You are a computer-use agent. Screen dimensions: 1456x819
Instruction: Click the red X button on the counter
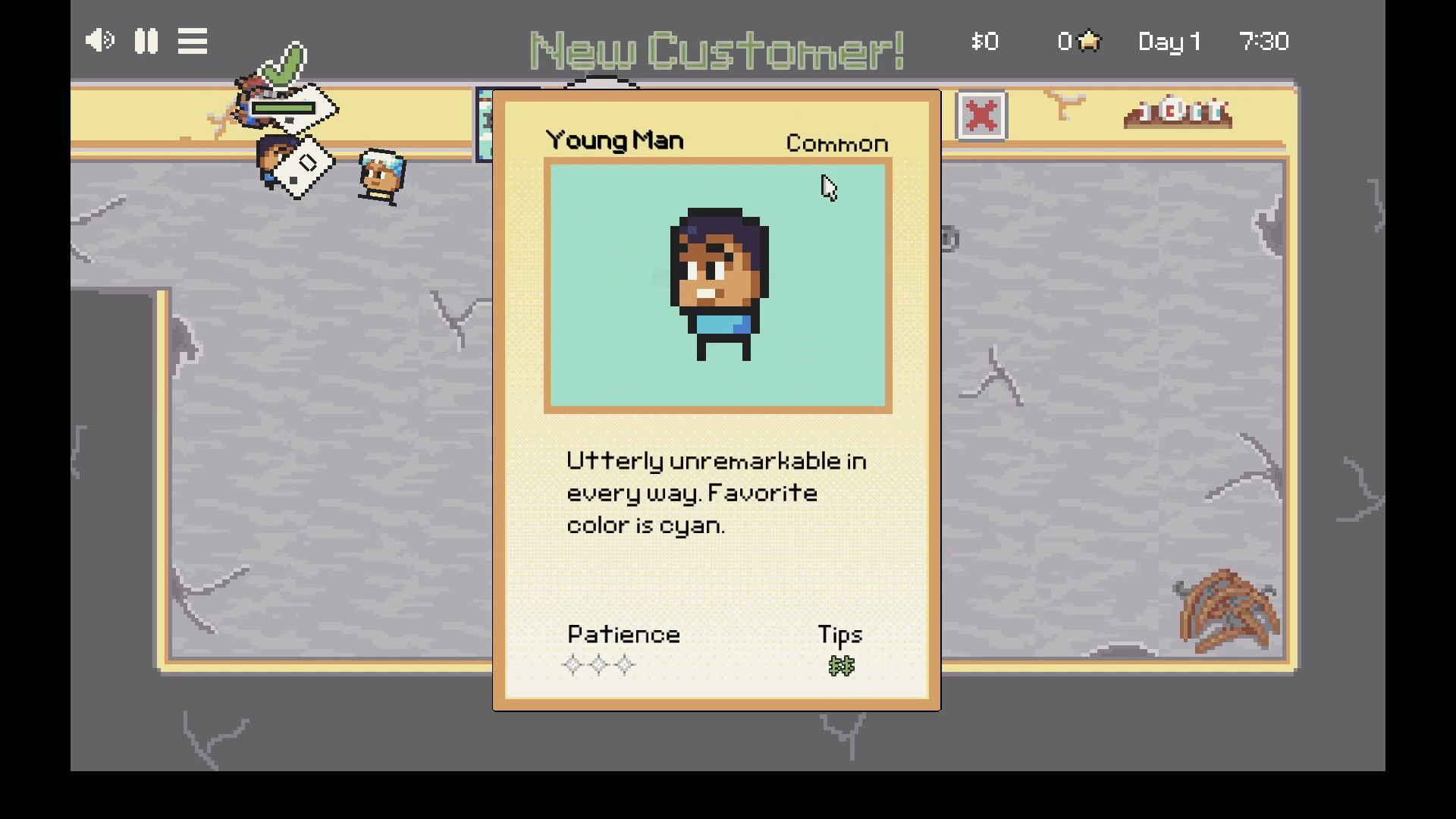(981, 115)
